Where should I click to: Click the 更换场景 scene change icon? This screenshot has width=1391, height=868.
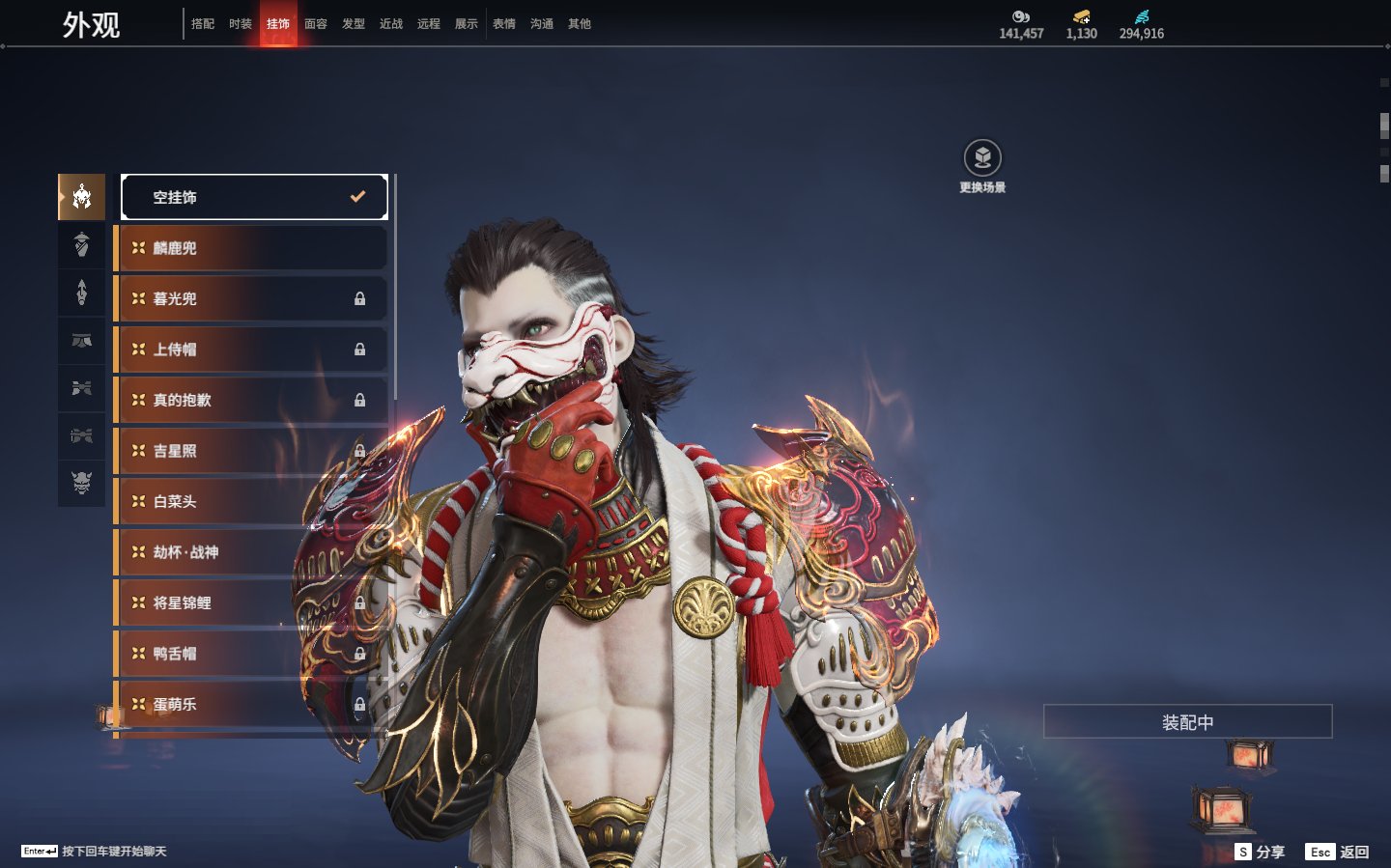(982, 159)
